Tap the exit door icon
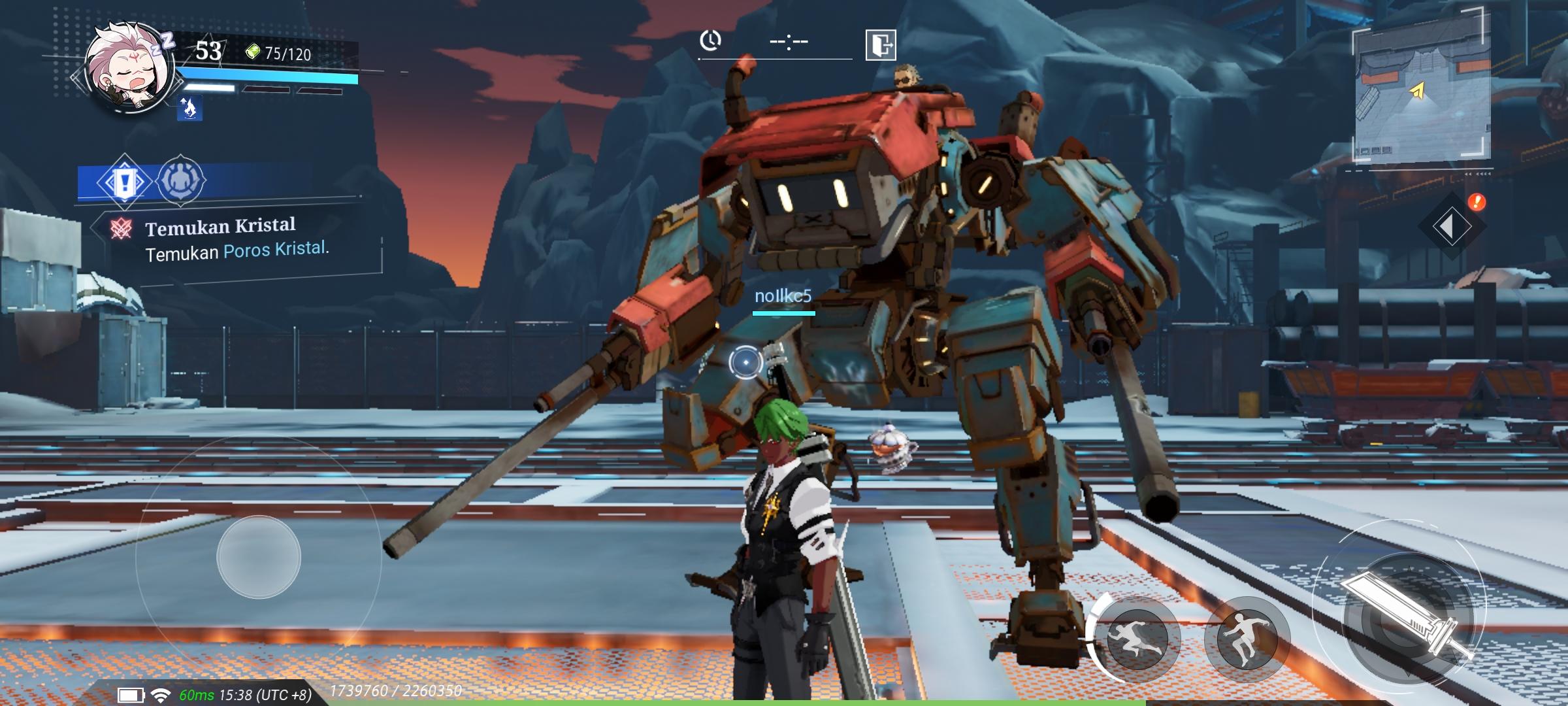Viewport: 1568px width, 706px height. 880,45
